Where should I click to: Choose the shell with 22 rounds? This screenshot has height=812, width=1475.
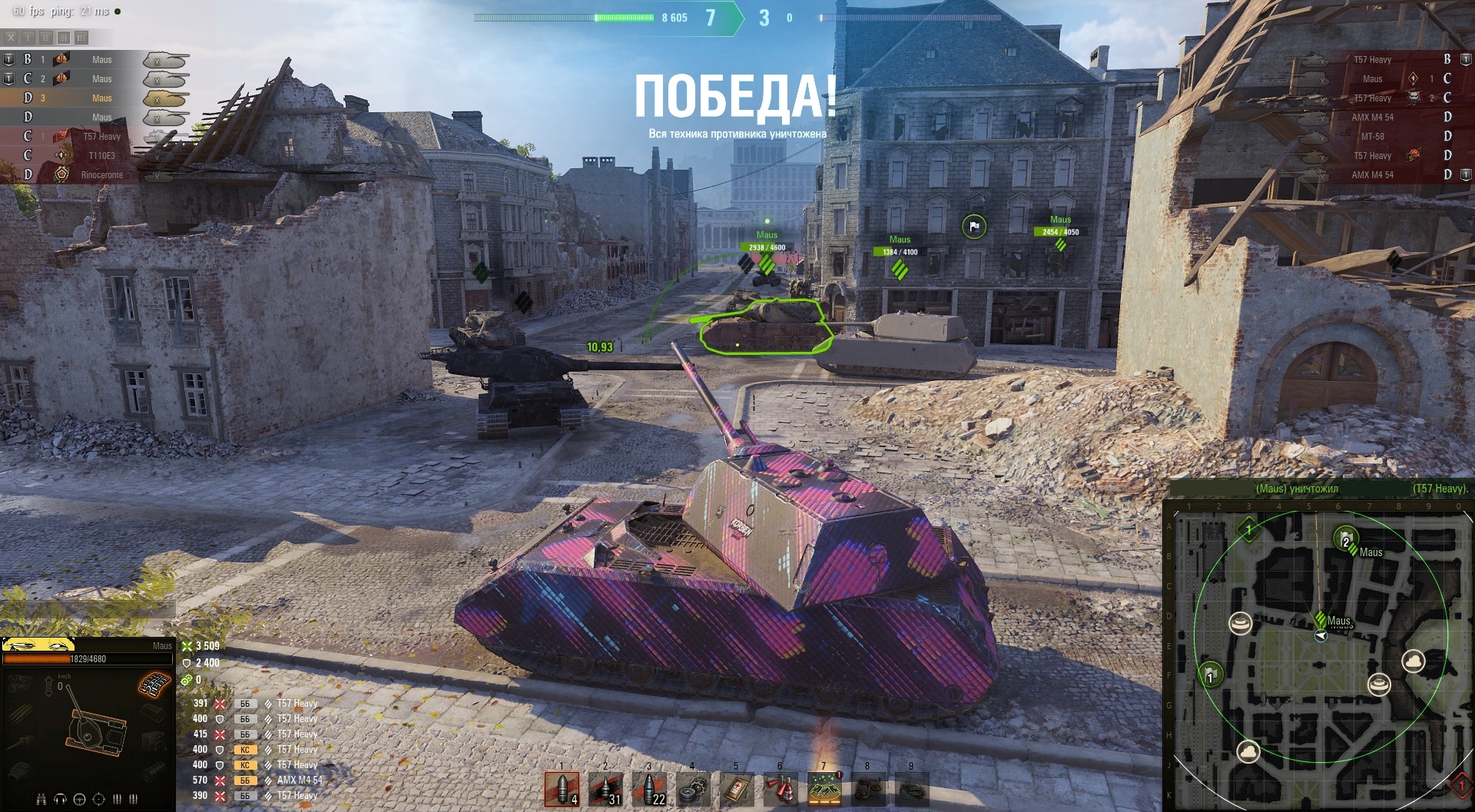pos(649,788)
